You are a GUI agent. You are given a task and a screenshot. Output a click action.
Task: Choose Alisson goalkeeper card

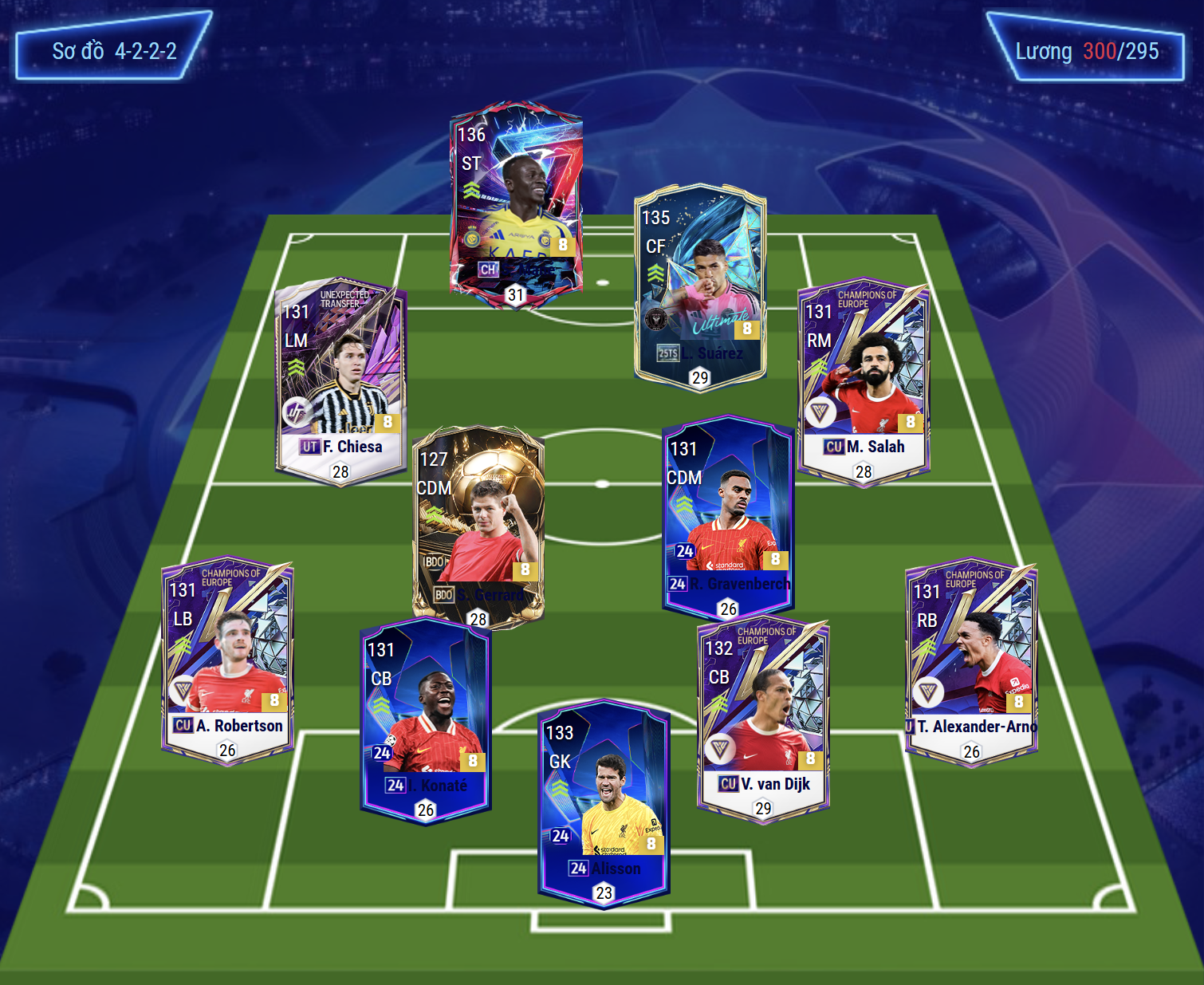604,803
